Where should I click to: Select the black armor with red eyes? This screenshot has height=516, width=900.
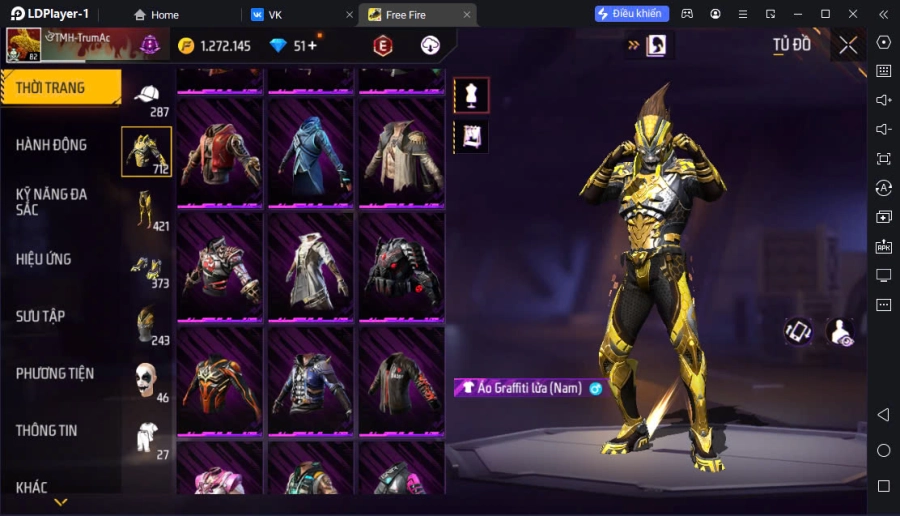[x=401, y=267]
